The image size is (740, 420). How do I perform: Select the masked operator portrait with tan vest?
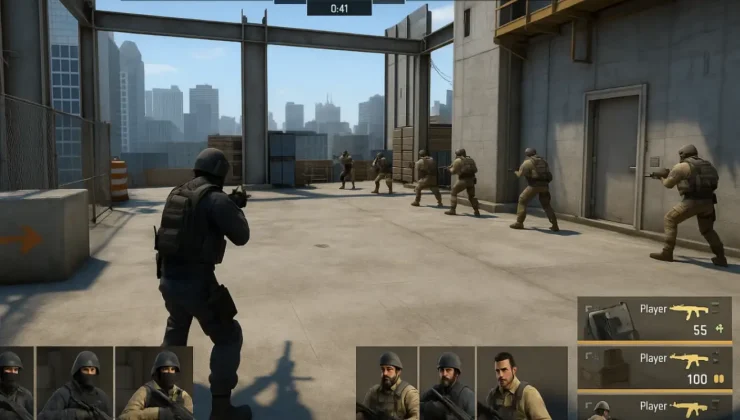tap(156, 384)
